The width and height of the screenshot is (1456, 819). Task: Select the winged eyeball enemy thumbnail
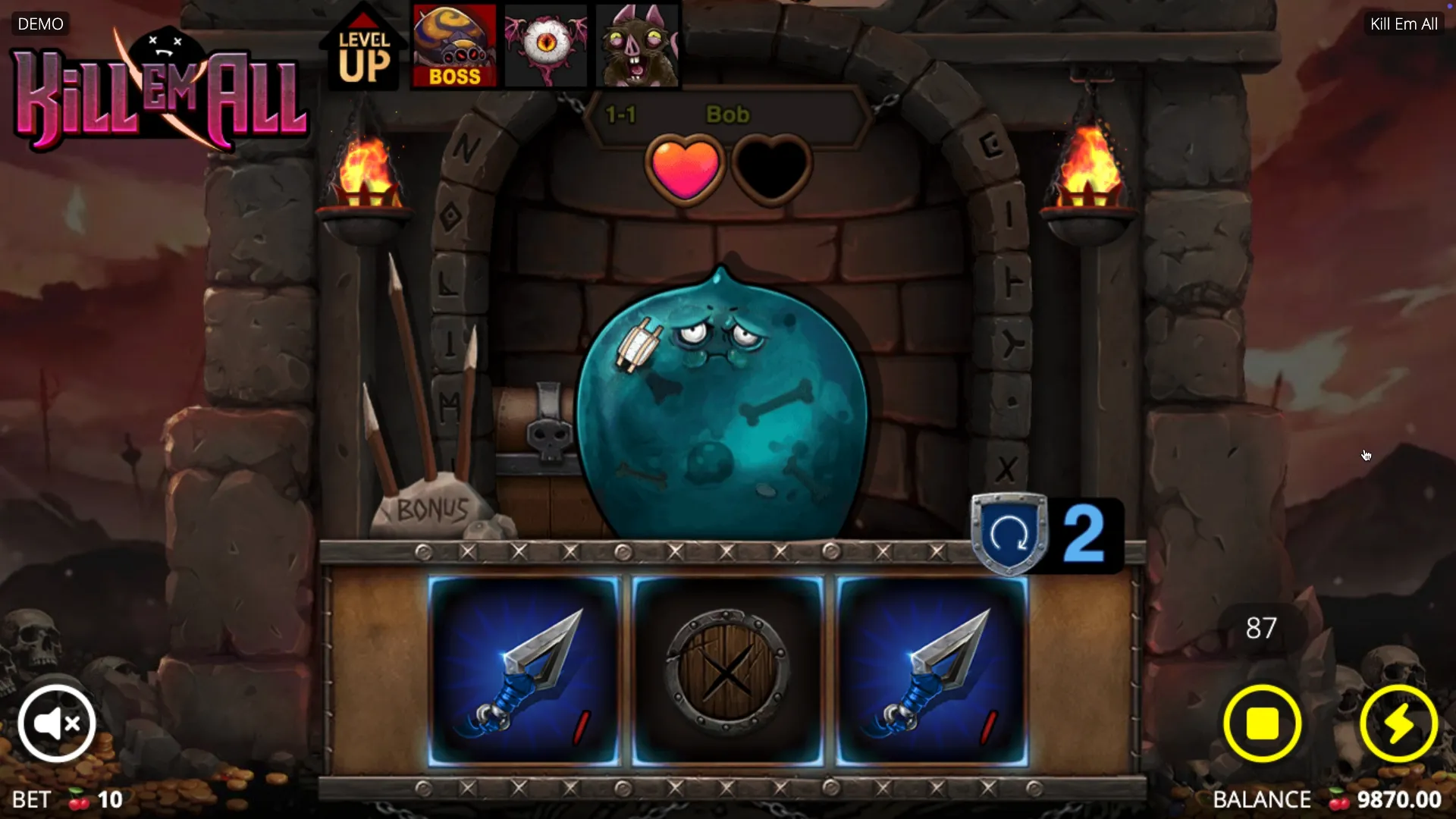(x=545, y=47)
